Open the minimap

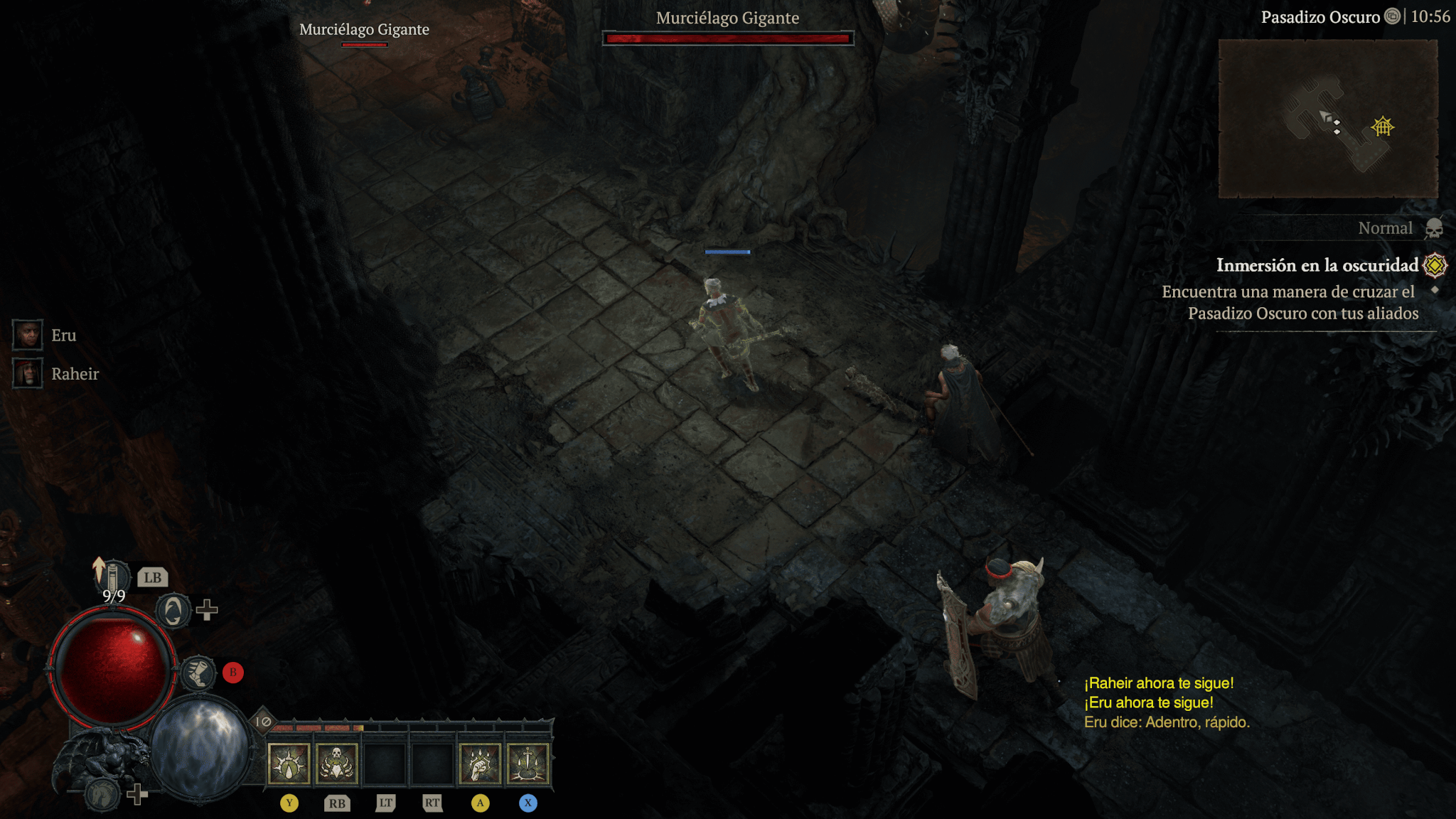click(1327, 119)
